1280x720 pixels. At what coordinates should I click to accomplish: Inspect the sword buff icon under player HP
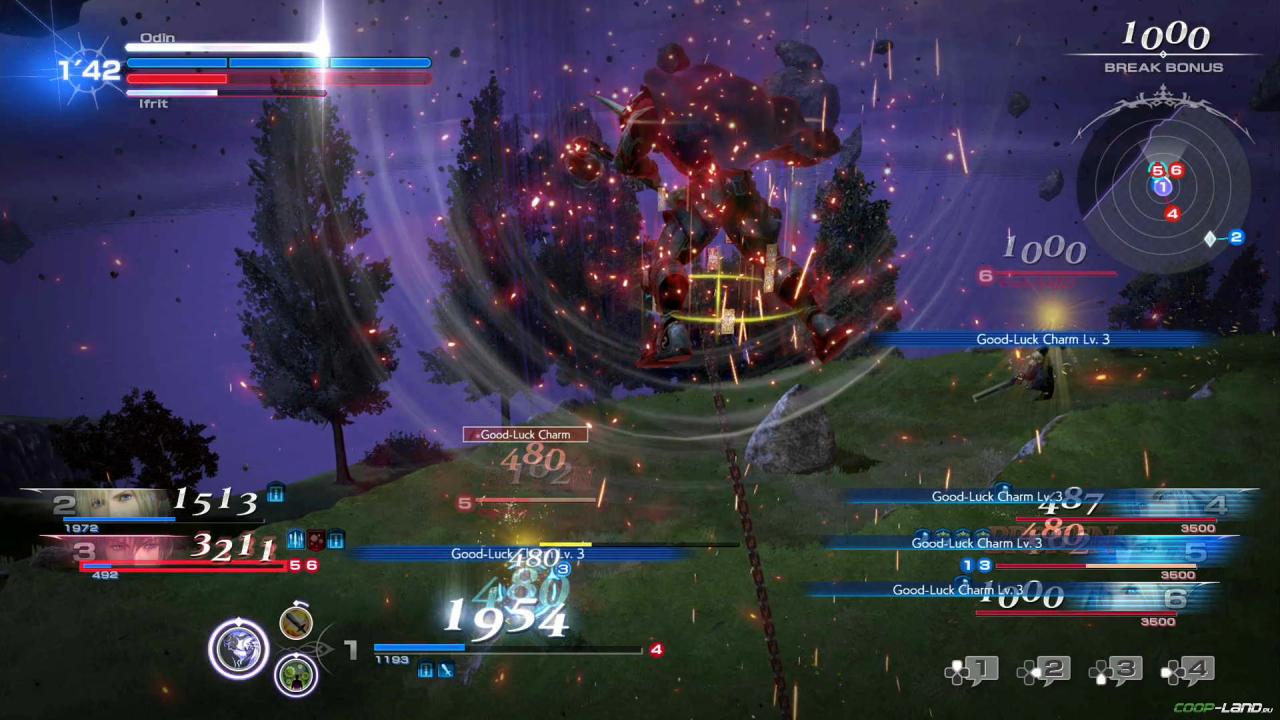[x=446, y=670]
